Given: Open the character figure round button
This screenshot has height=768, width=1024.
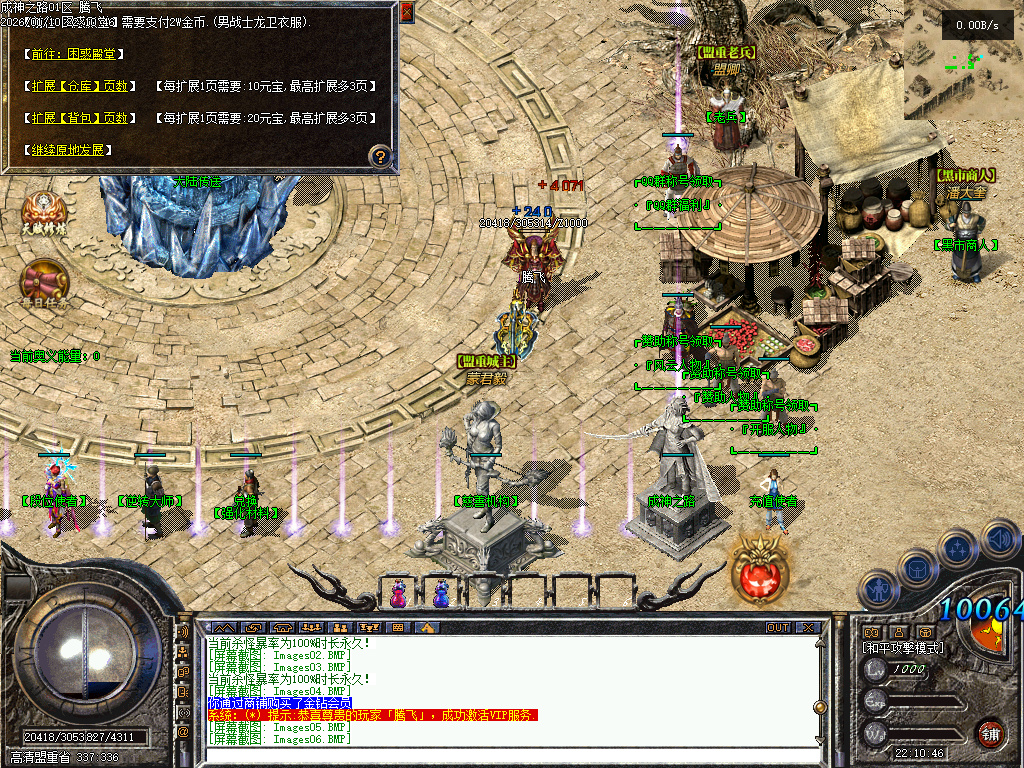Looking at the screenshot, I should tap(878, 590).
